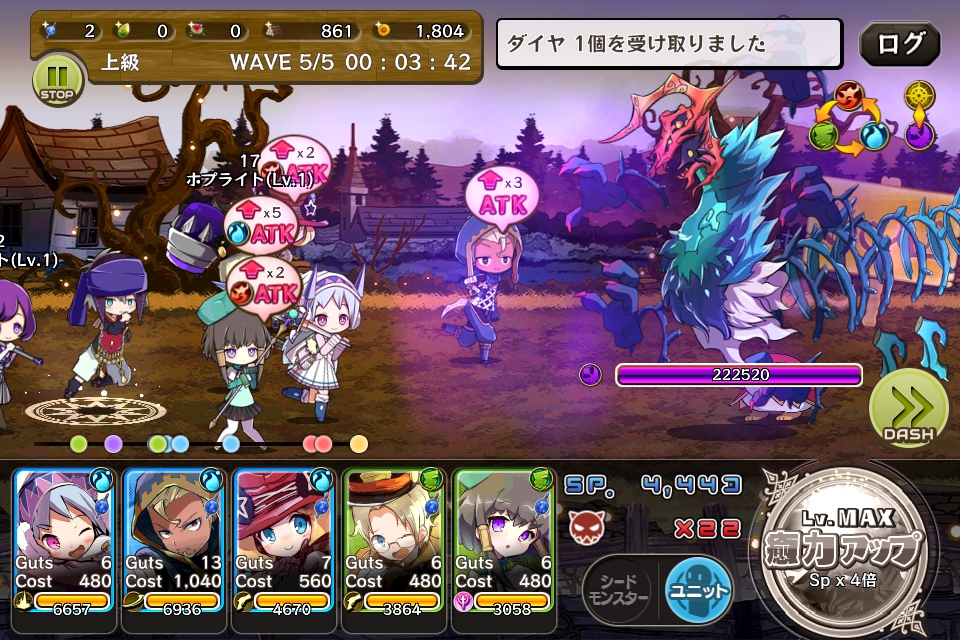The height and width of the screenshot is (640, 960).
Task: Summon the purple-eyed unit with HP 3058
Action: click(x=505, y=540)
